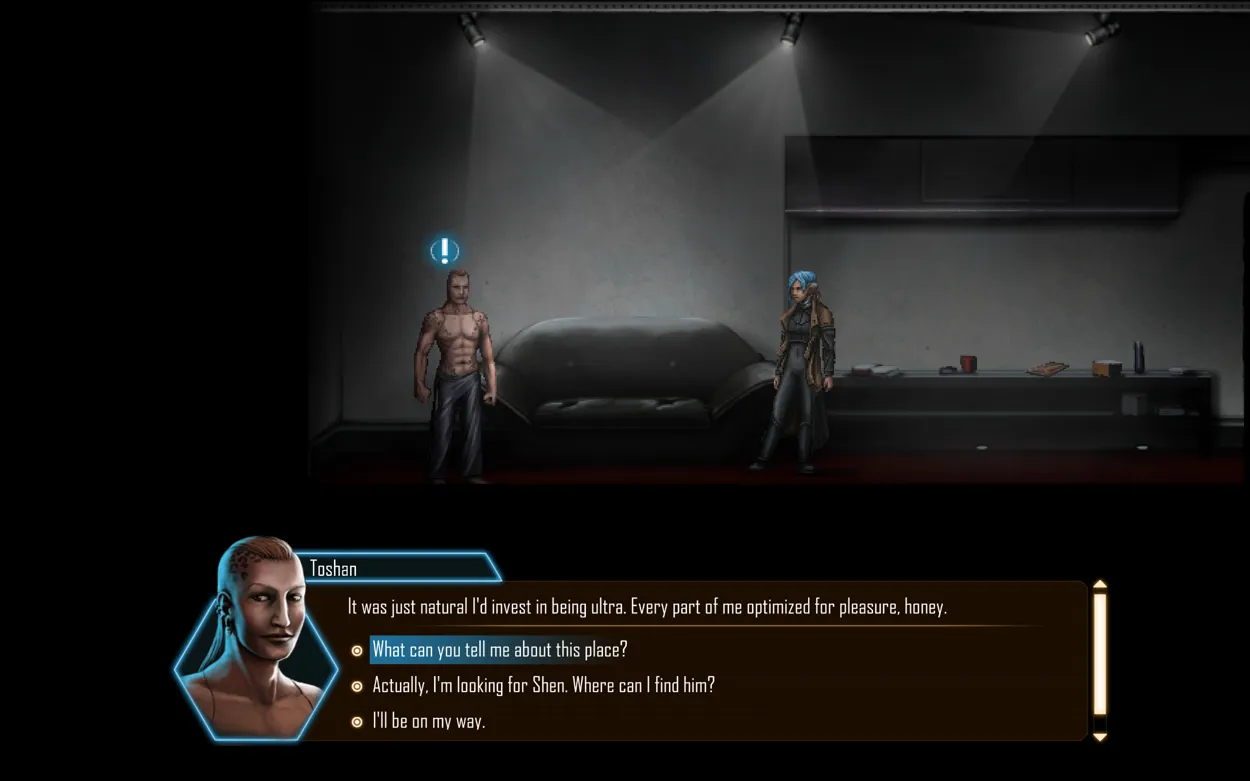Screen dimensions: 1250x781
Task: Choose the reply asking where Shen is
Action: [x=543, y=686]
